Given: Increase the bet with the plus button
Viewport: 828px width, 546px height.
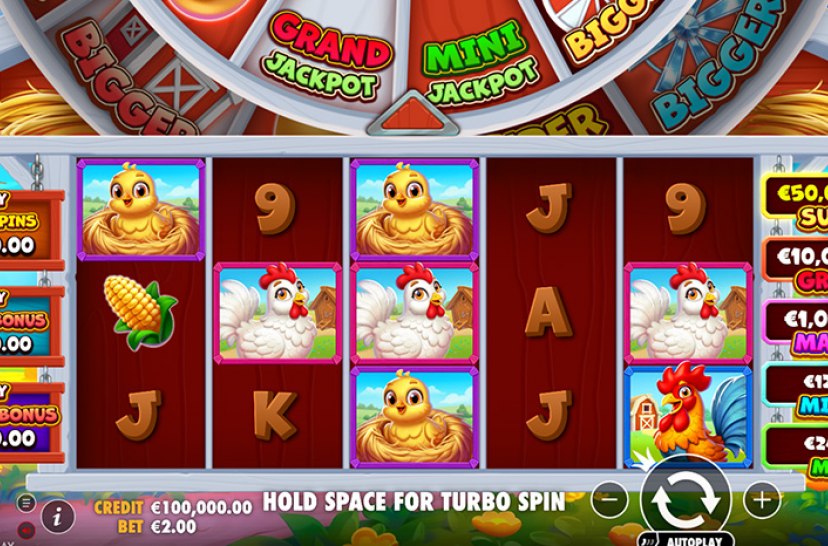Looking at the screenshot, I should (762, 498).
